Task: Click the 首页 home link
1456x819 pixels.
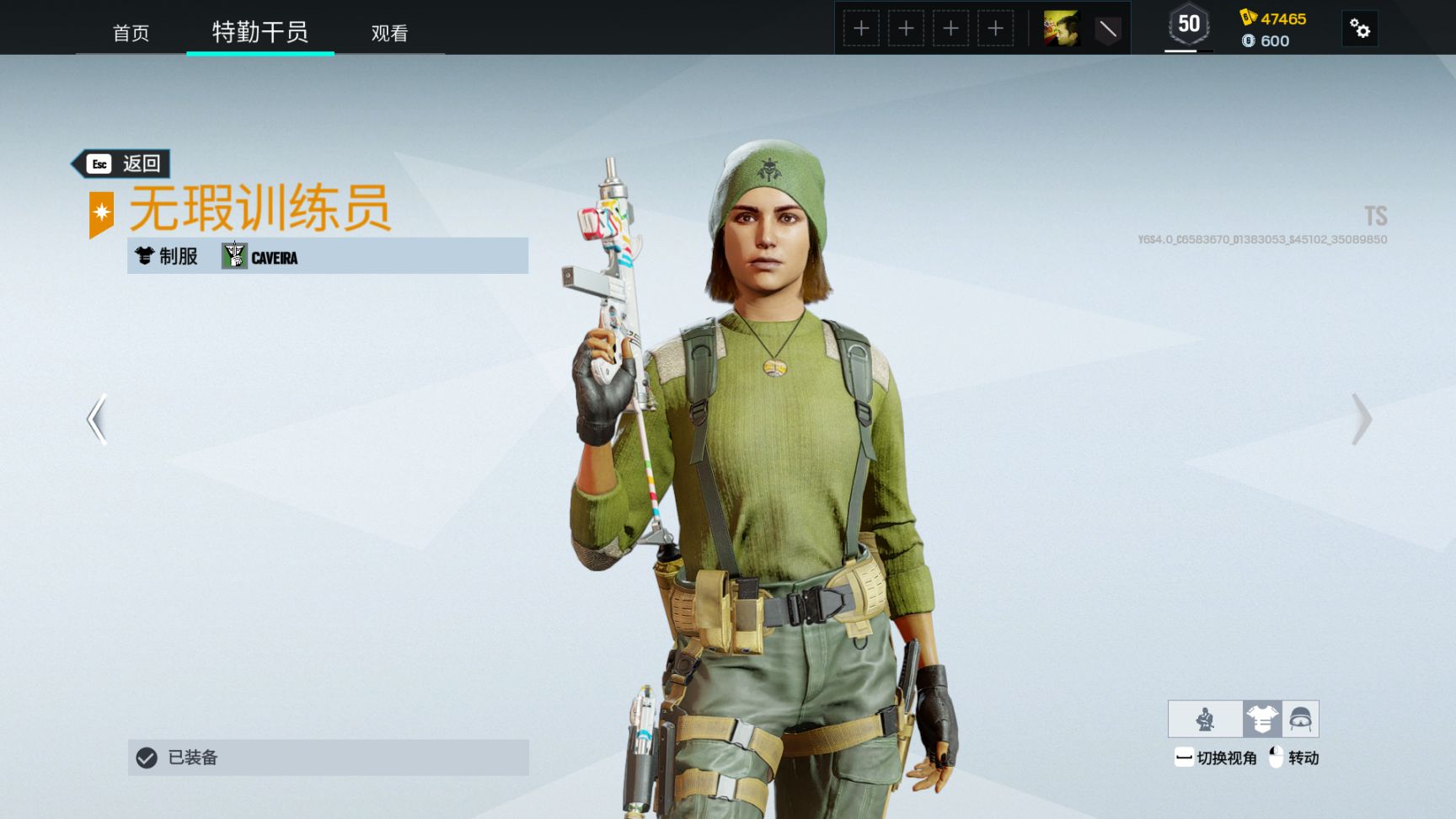Action: click(131, 34)
